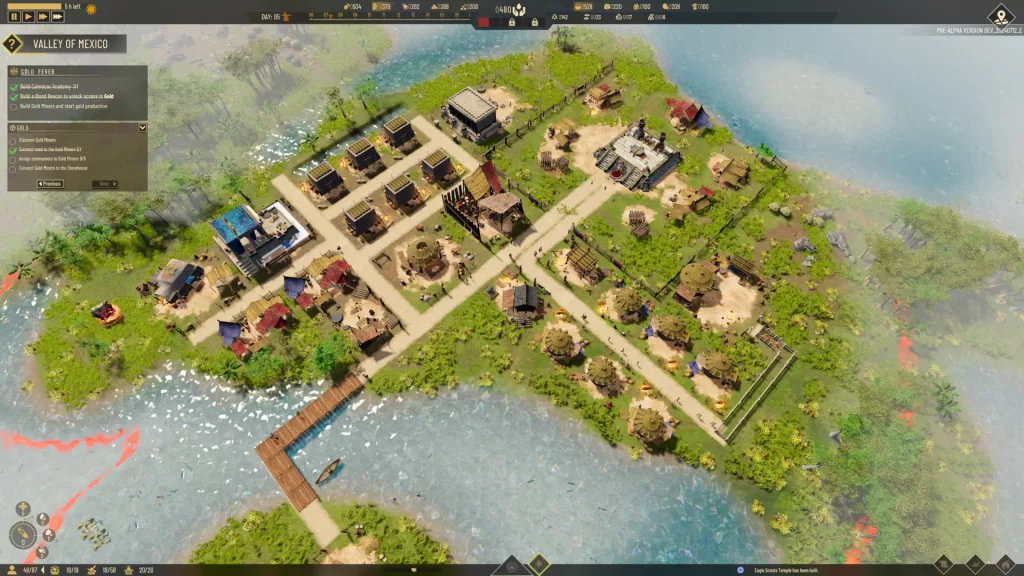Pause the game speed
Screen dimensions: 1024x576
click(14, 16)
